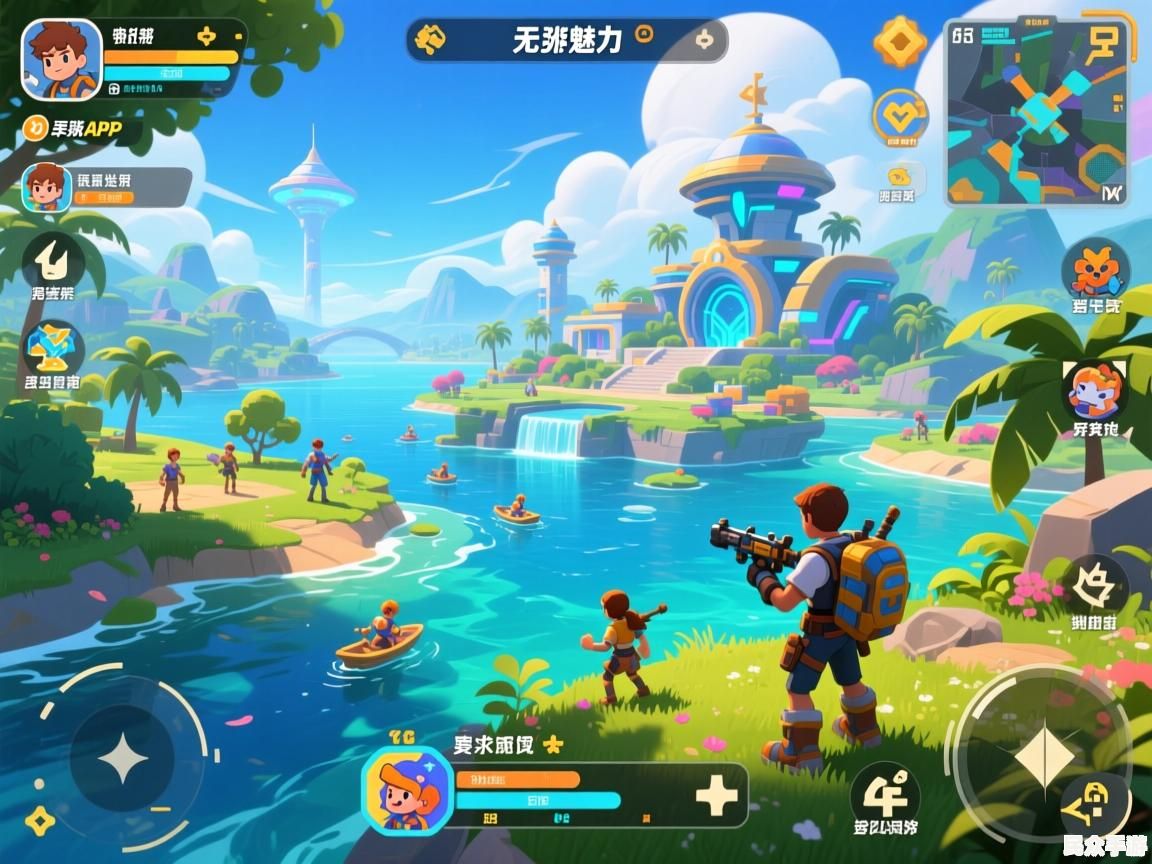Click the white plus button on the bottom panel
1152x864 pixels.
click(x=716, y=796)
